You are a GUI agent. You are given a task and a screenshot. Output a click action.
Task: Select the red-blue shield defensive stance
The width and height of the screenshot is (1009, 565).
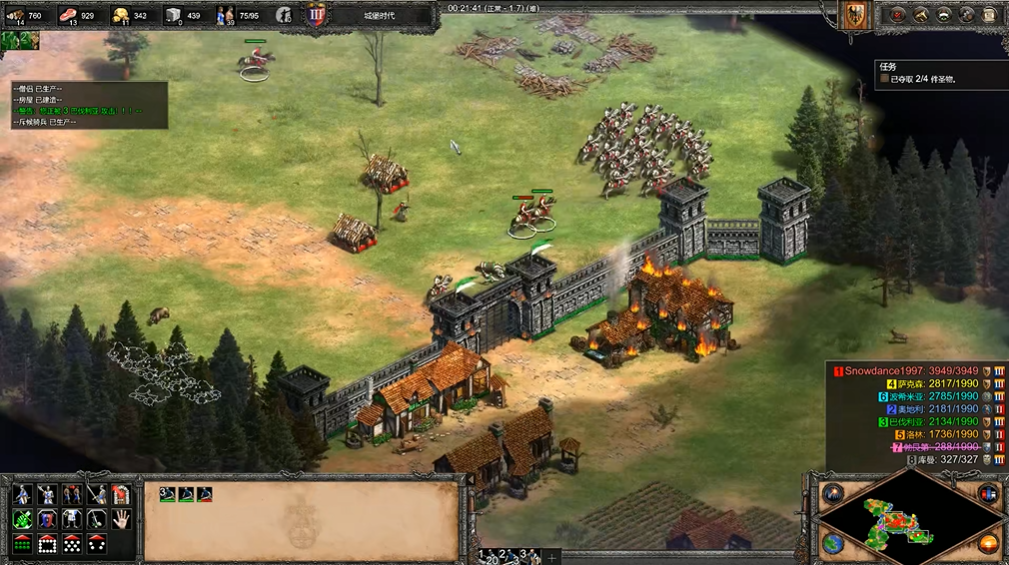click(x=47, y=519)
